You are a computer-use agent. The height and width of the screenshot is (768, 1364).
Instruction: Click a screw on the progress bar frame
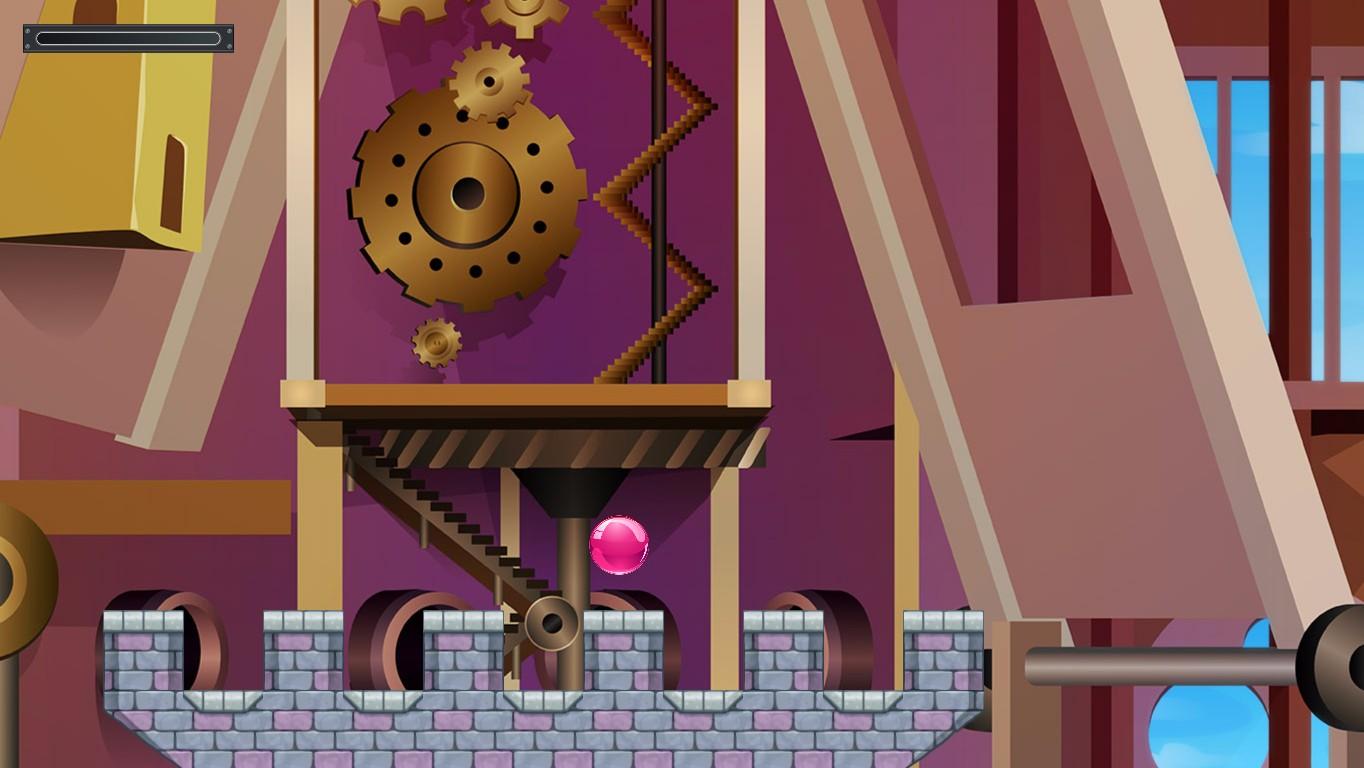pyautogui.click(x=27, y=28)
